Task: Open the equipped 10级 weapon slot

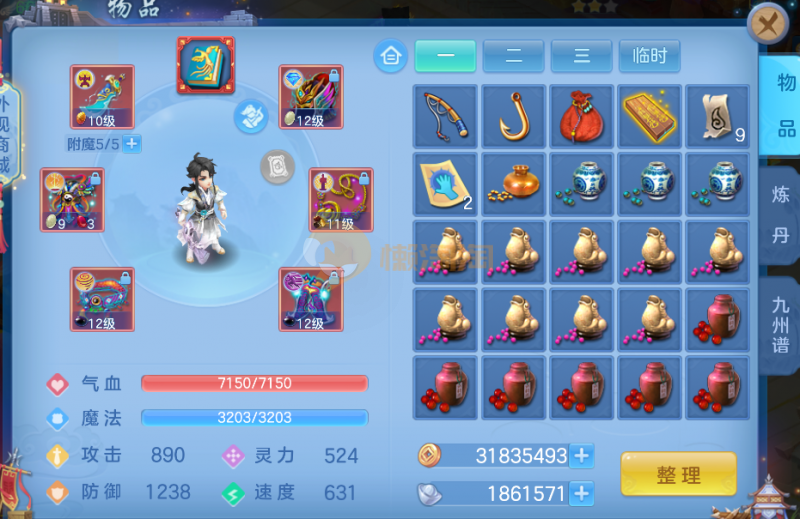Action: (102, 97)
